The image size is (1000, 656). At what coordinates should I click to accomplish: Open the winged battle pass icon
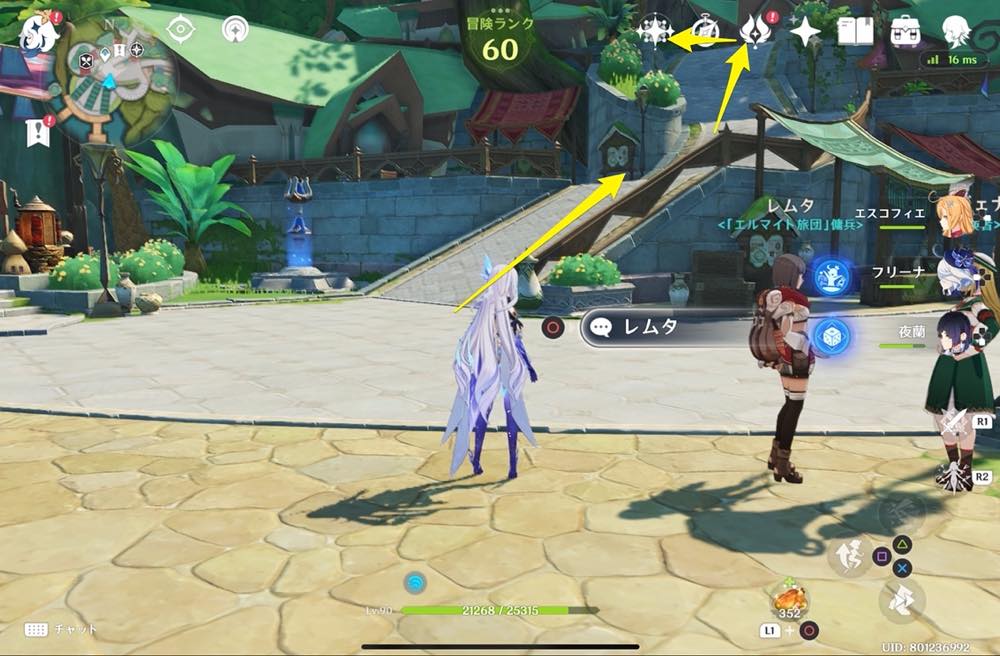(x=754, y=31)
